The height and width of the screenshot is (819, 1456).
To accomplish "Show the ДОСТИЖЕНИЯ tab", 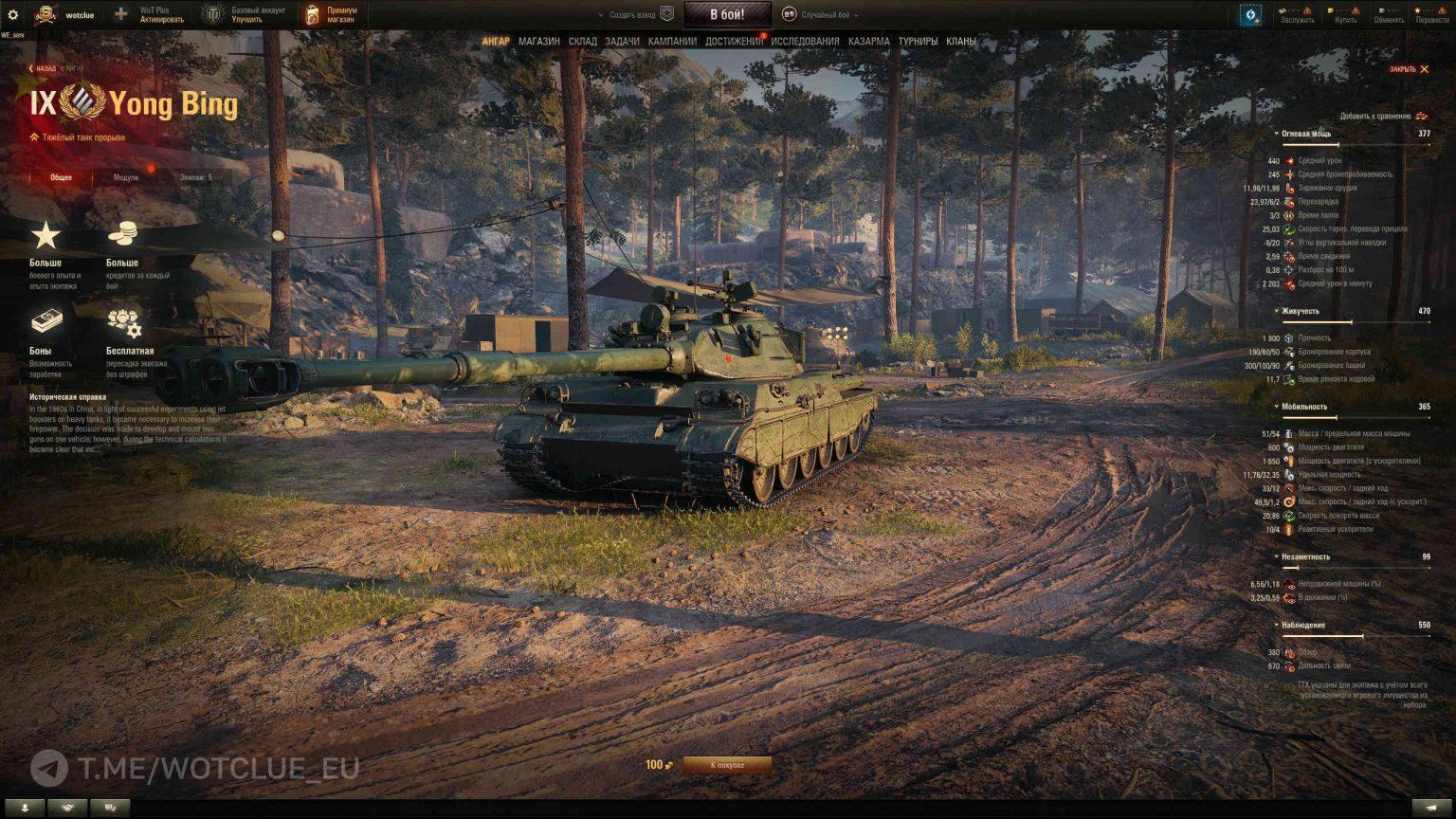I will (734, 42).
